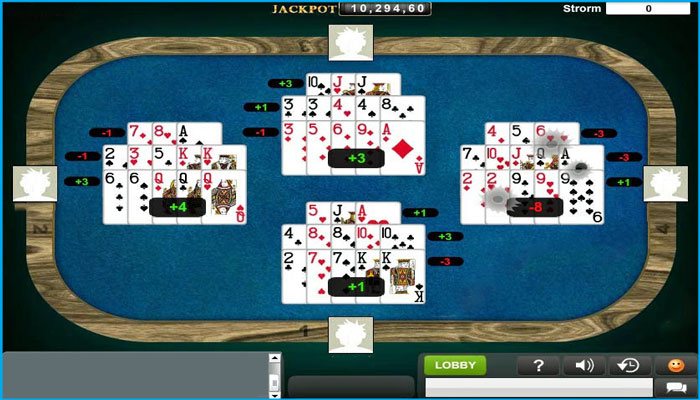This screenshot has height=400, width=700.
Task: Select the bottom seat player avatar
Action: pyautogui.click(x=350, y=334)
